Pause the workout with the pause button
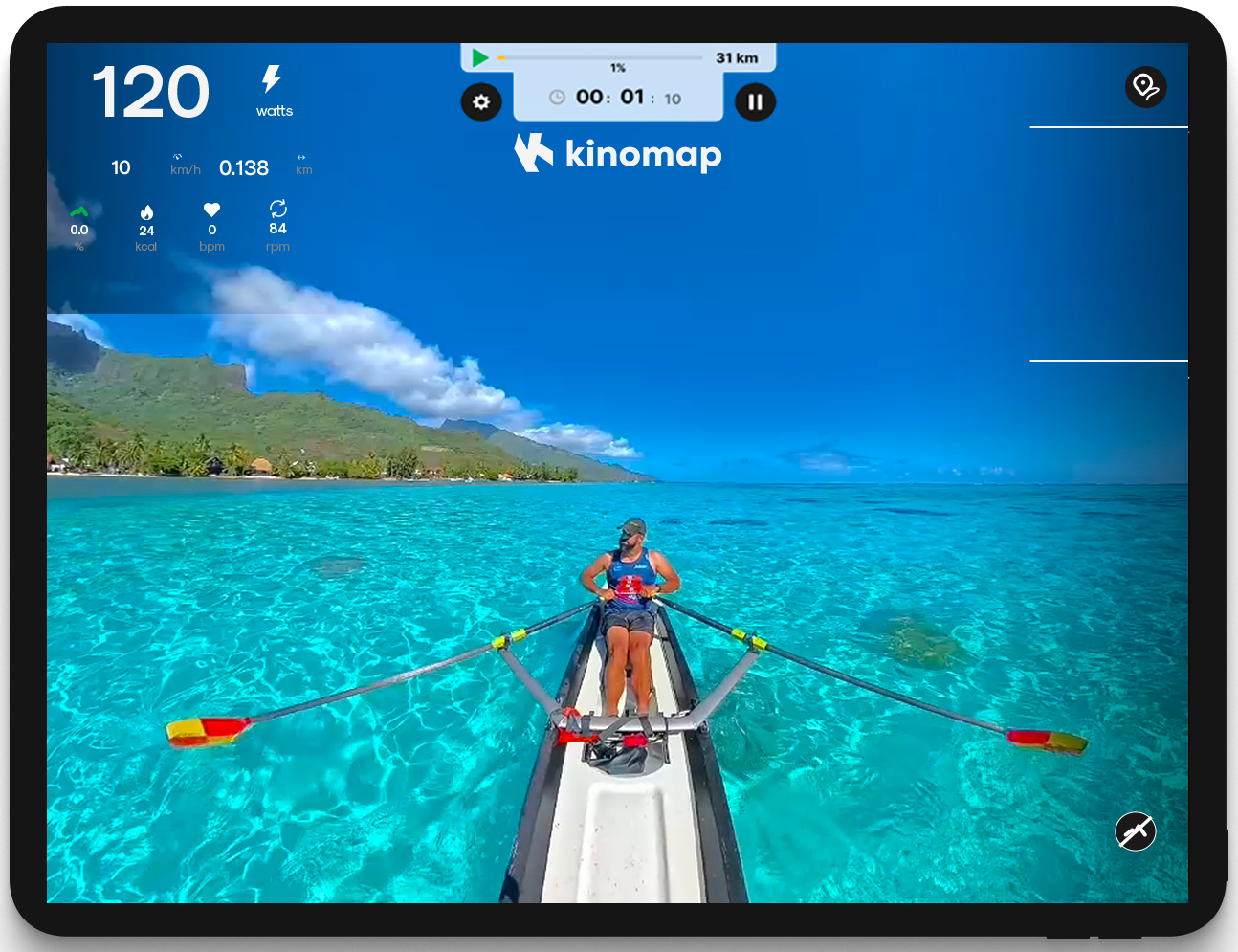The width and height of the screenshot is (1238, 952). pos(755,102)
